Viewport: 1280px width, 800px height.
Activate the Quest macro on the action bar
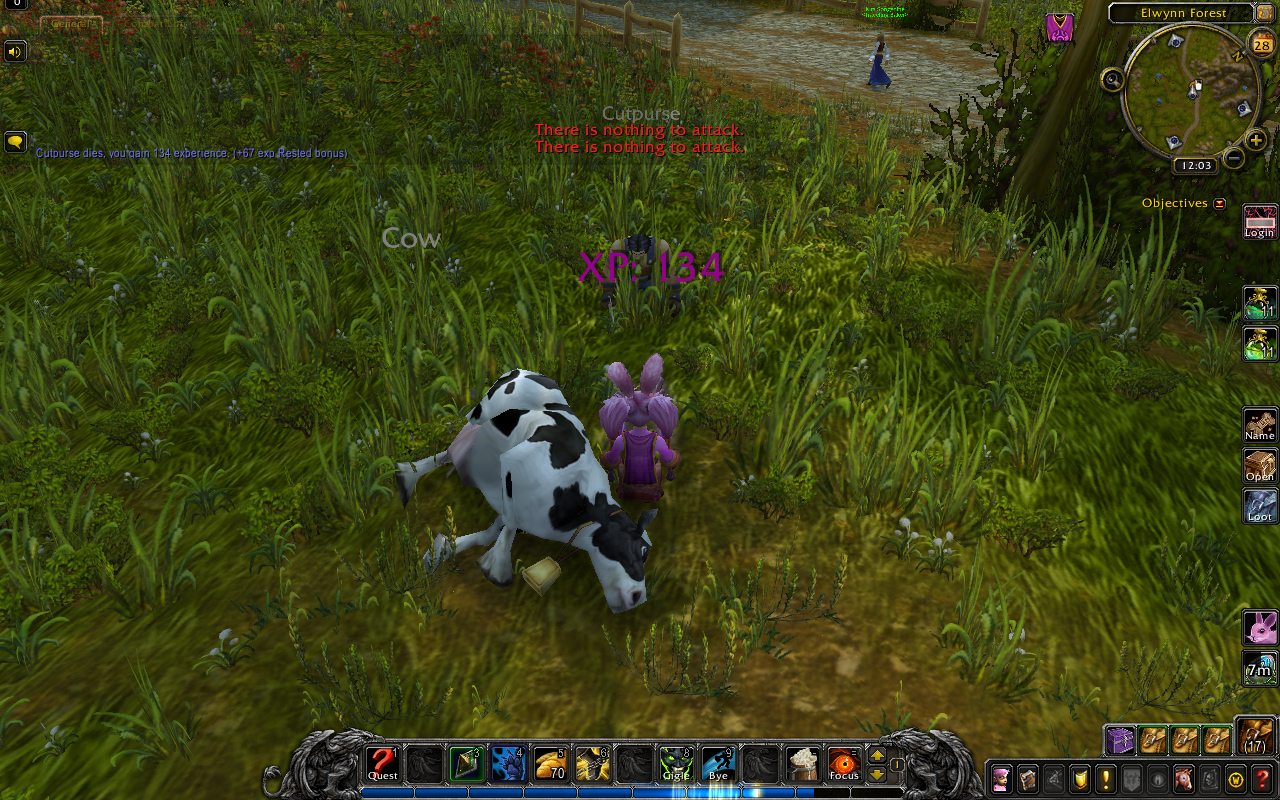[383, 765]
